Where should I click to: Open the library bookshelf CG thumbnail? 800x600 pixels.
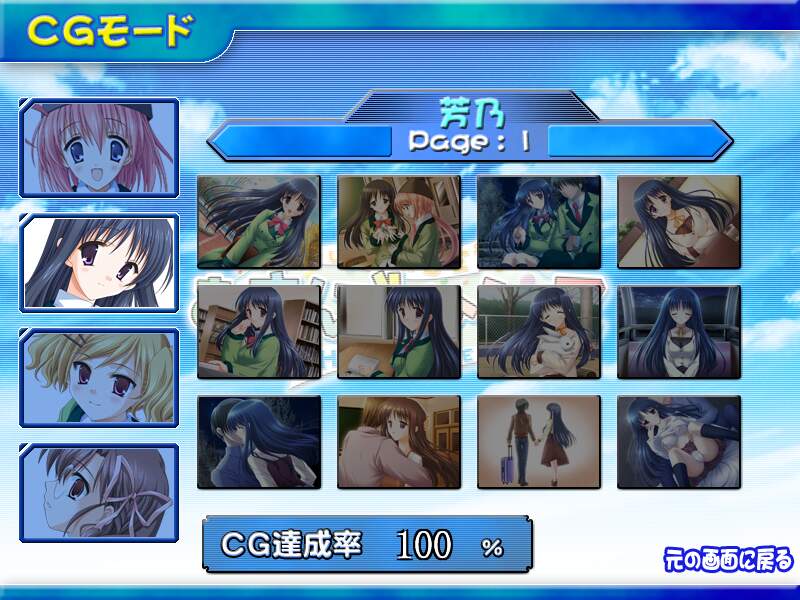(259, 332)
